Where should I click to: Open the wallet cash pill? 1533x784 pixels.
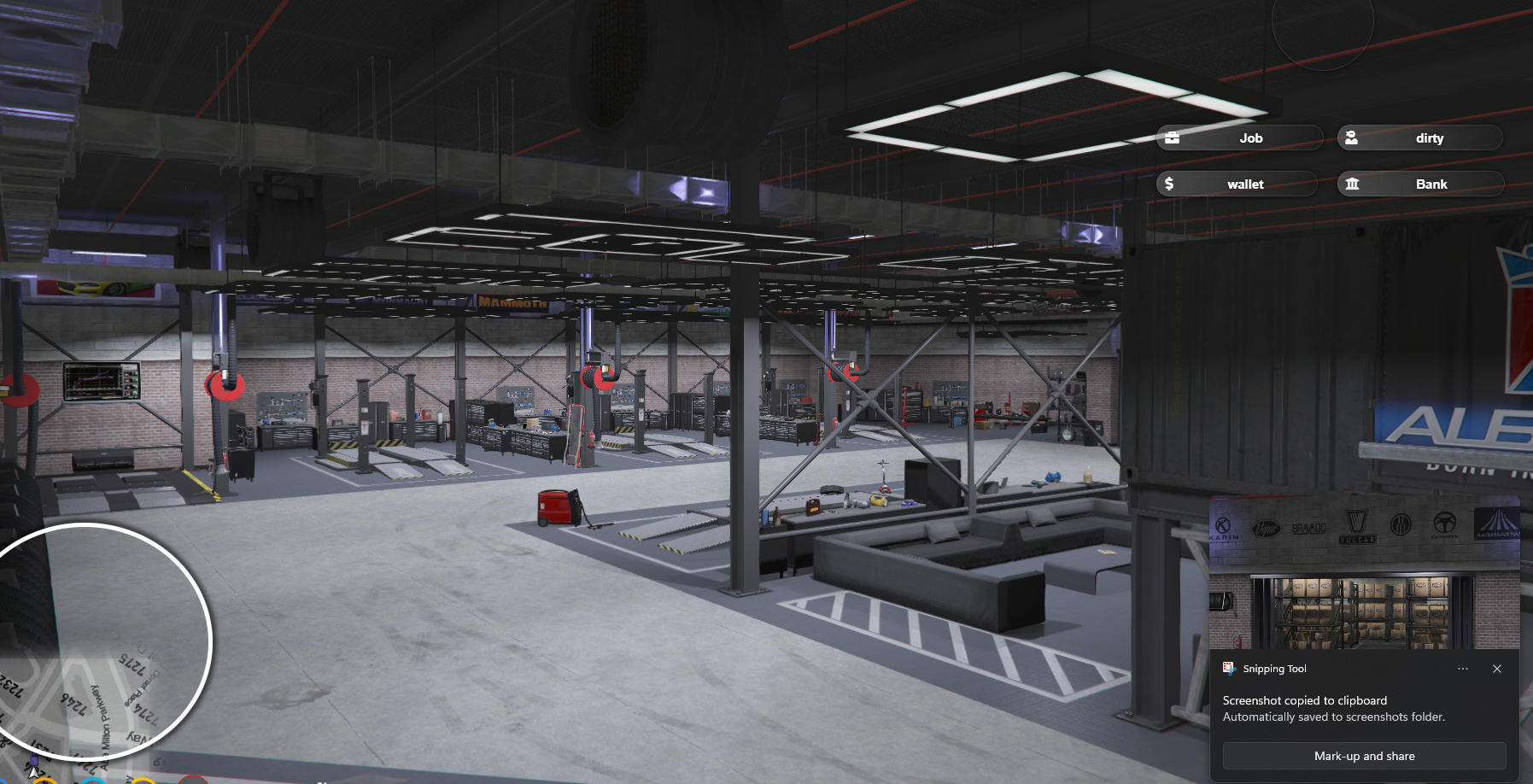1237,184
